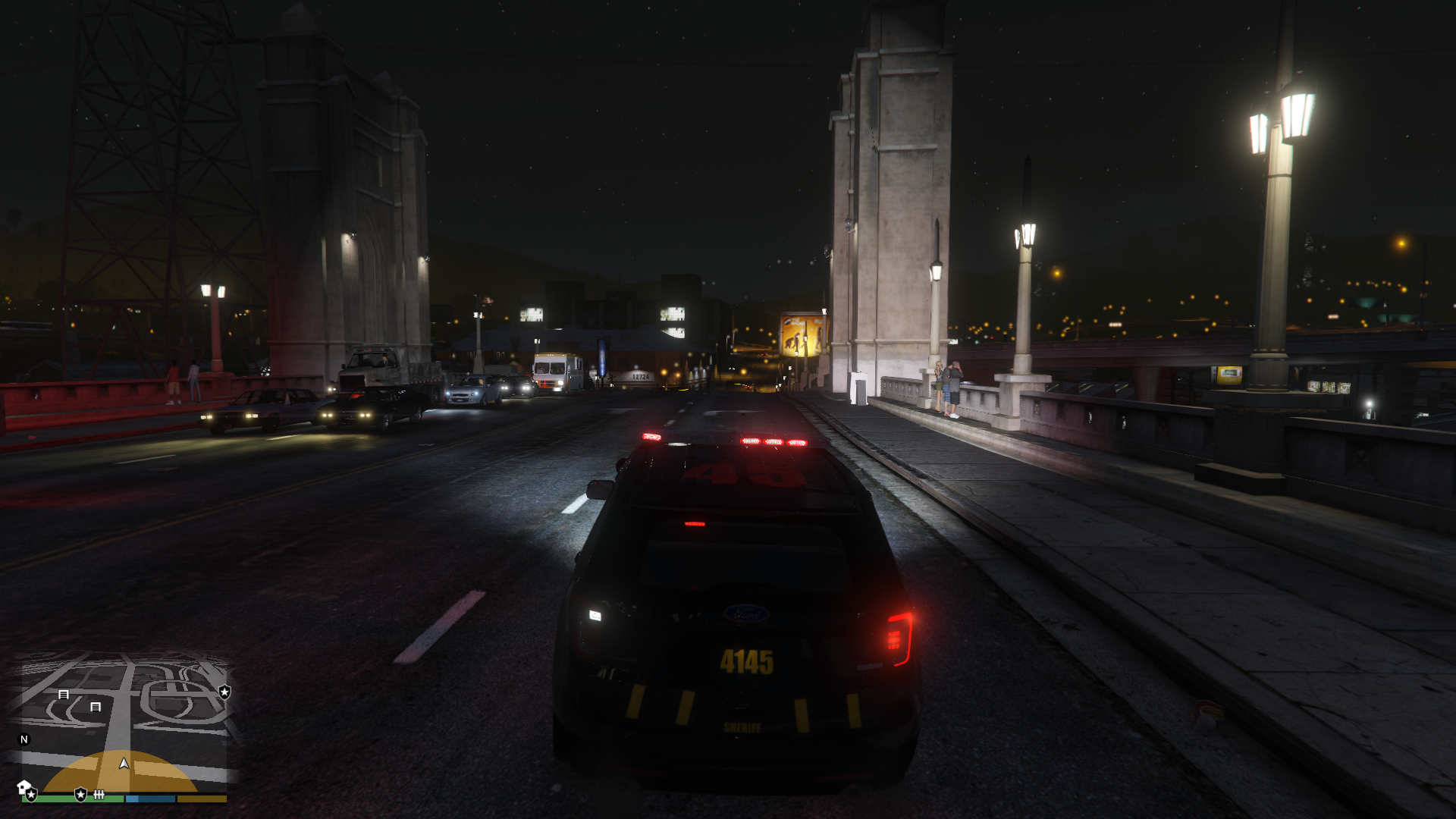The image size is (1456, 819).
Task: Select the north compass marker on minimap
Action: [x=24, y=739]
